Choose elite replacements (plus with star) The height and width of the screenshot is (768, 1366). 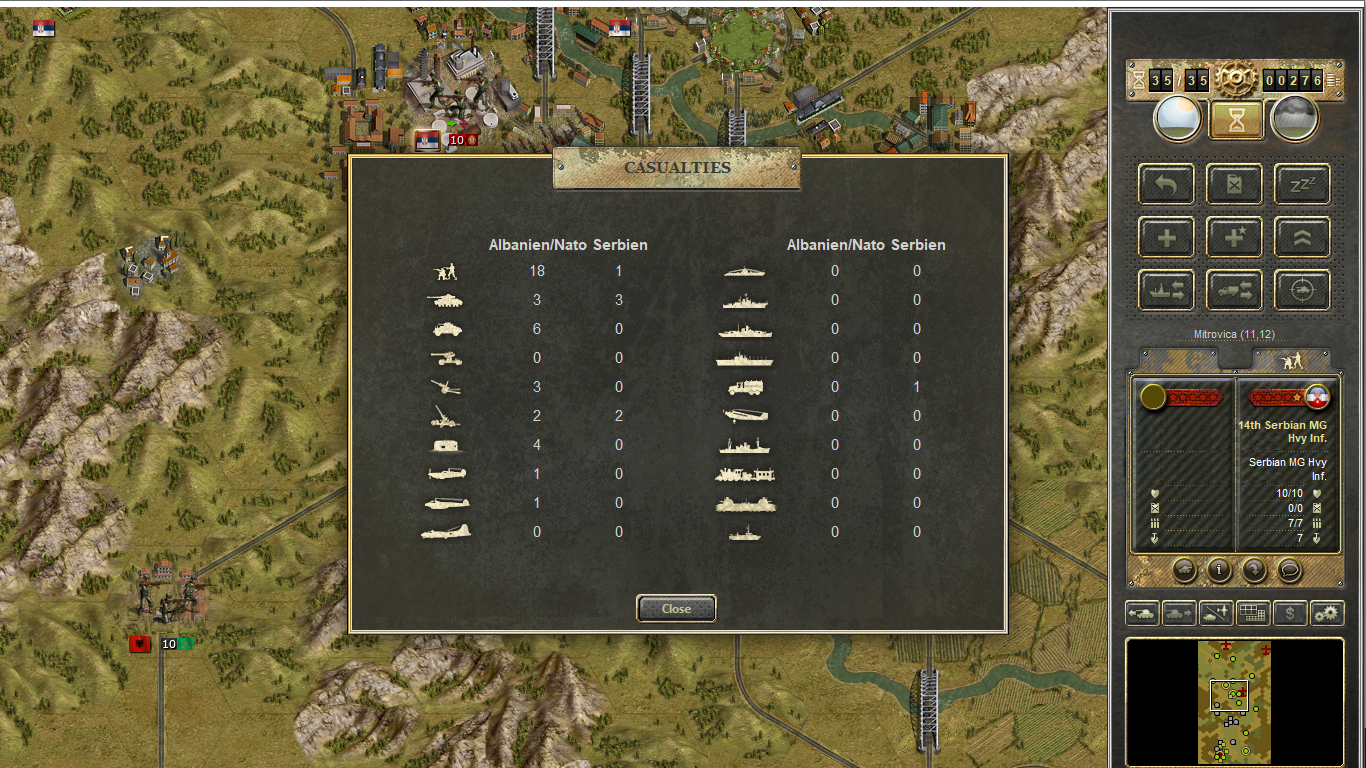pos(1234,238)
